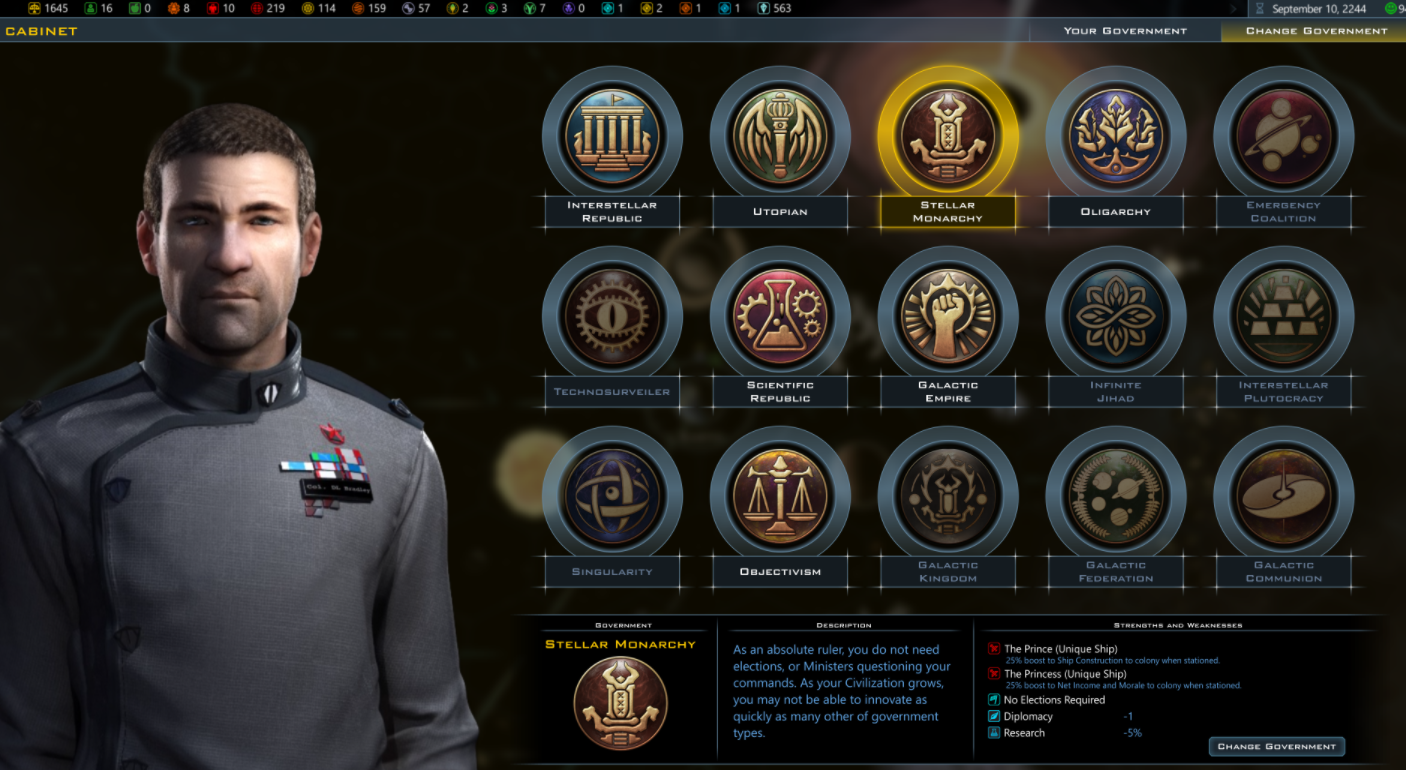Choose the Technosurveiler eye emblem

[x=612, y=316]
